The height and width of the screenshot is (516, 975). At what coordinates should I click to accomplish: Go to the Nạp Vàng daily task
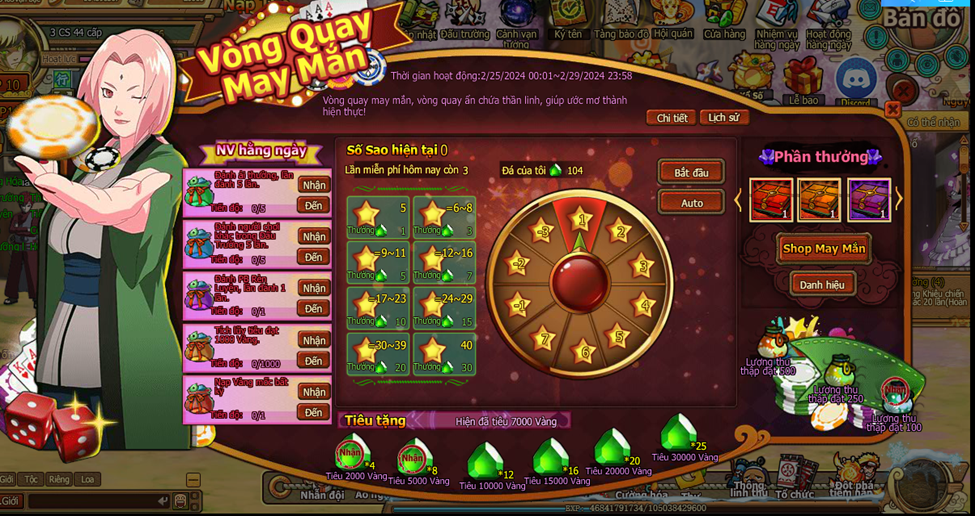[314, 413]
